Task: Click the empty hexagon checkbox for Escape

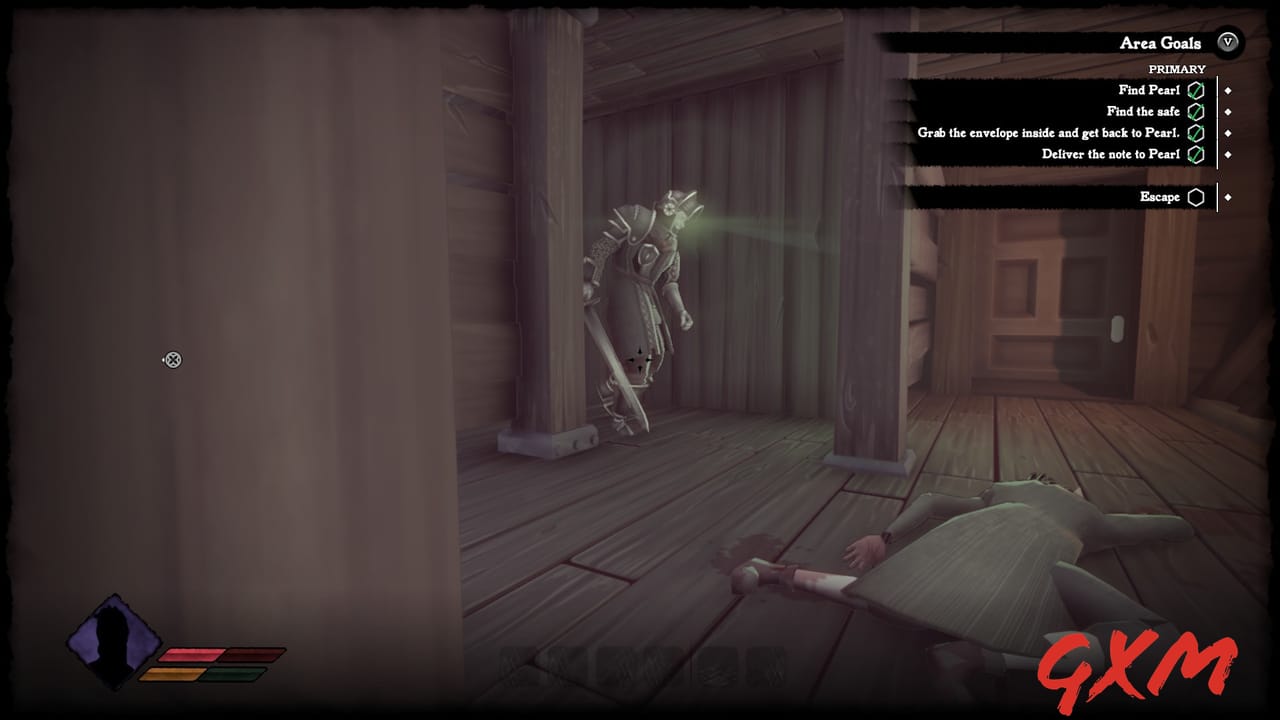Action: [1196, 197]
